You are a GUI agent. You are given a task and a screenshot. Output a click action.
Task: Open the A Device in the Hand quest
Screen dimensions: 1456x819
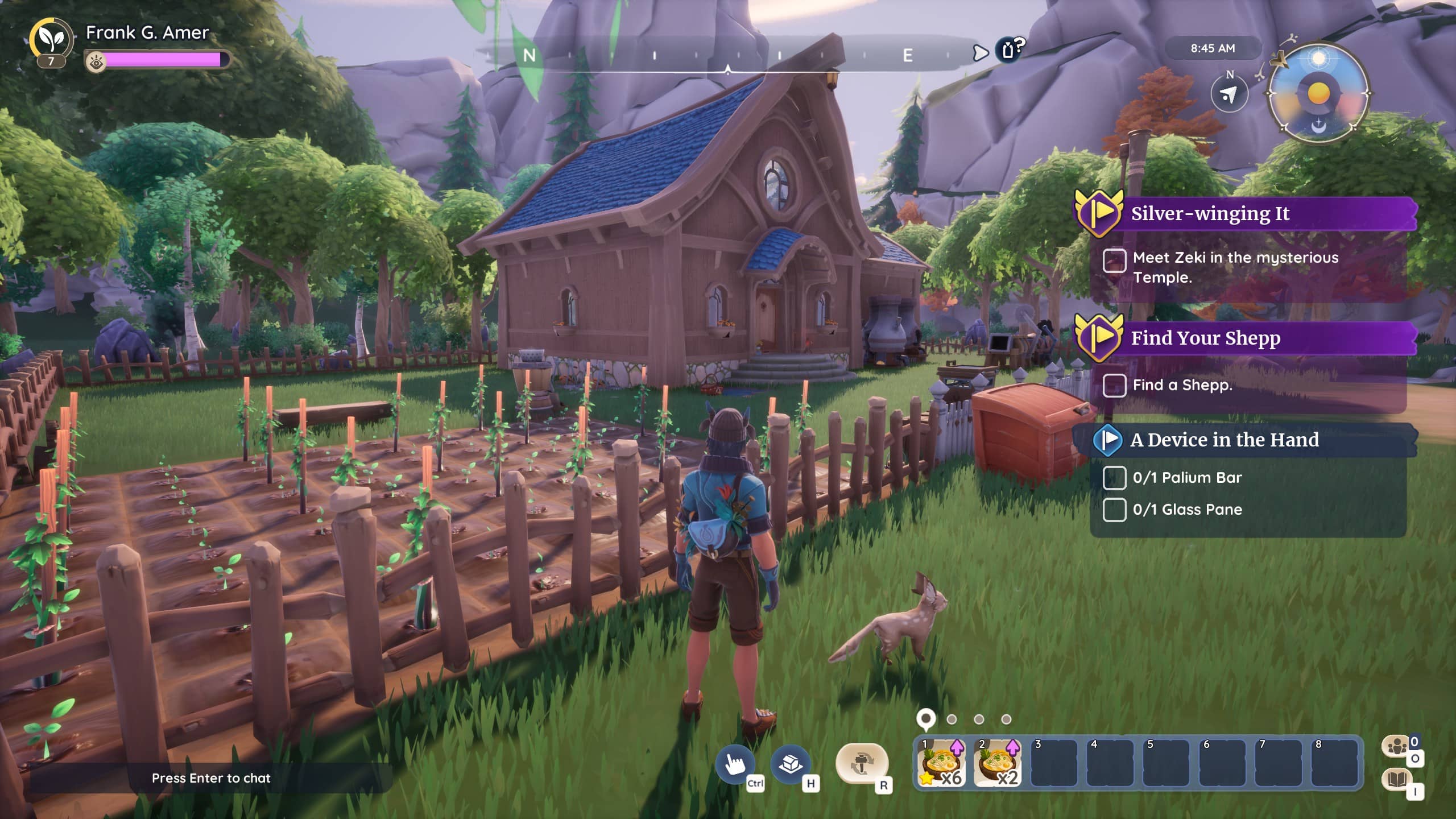pyautogui.click(x=1224, y=440)
